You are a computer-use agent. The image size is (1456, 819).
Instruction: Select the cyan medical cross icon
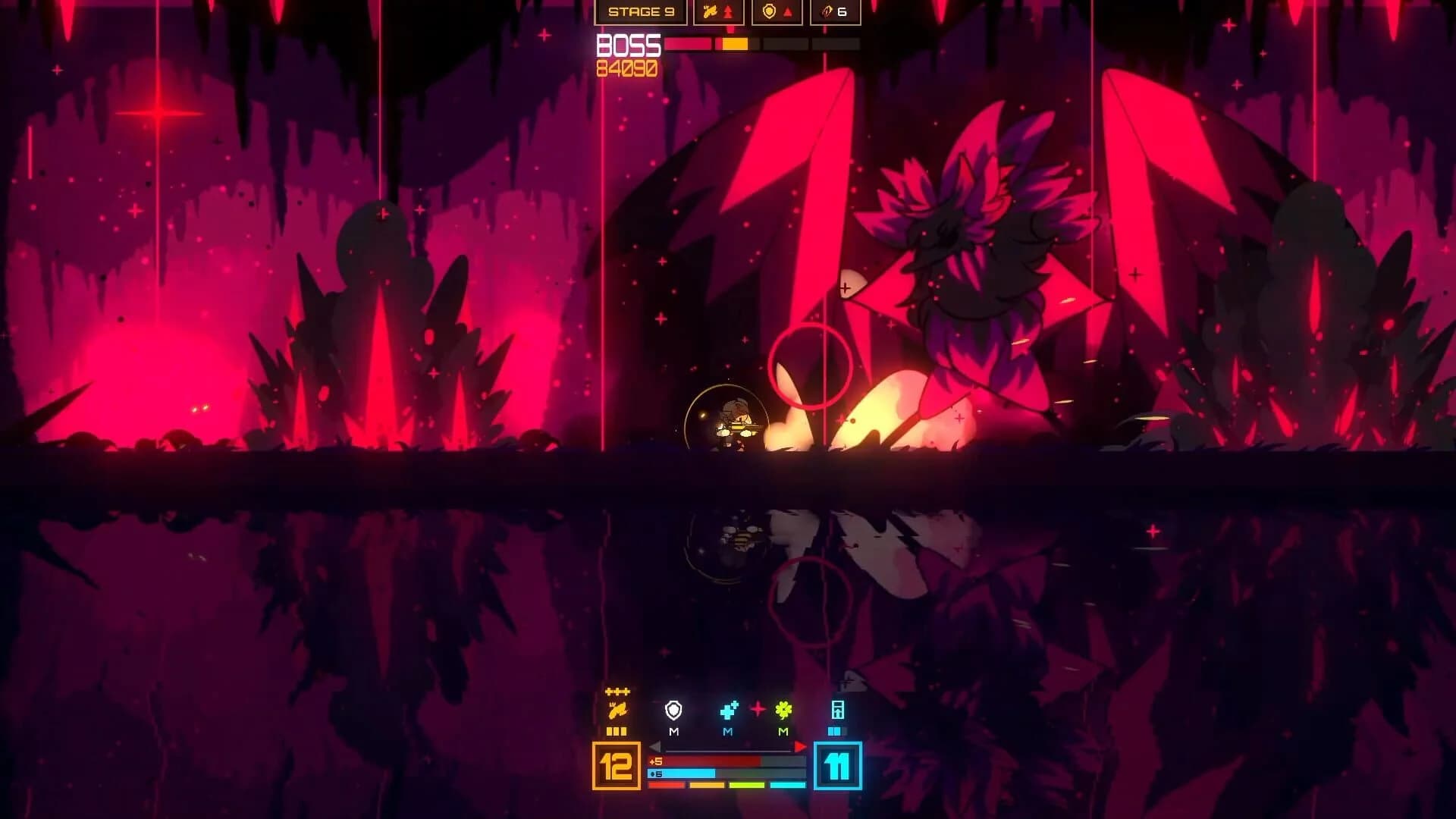729,710
